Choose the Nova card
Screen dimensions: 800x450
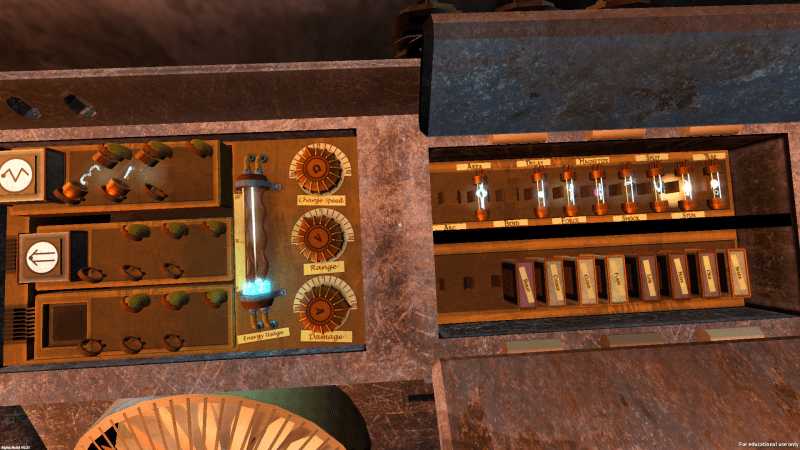coord(679,275)
